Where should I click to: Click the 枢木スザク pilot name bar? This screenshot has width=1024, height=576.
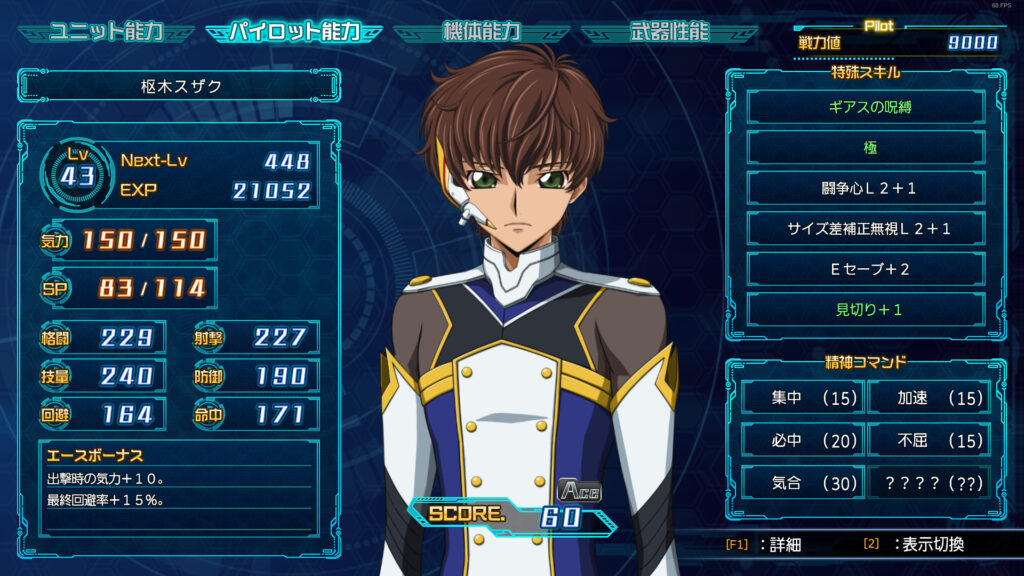pyautogui.click(x=180, y=87)
